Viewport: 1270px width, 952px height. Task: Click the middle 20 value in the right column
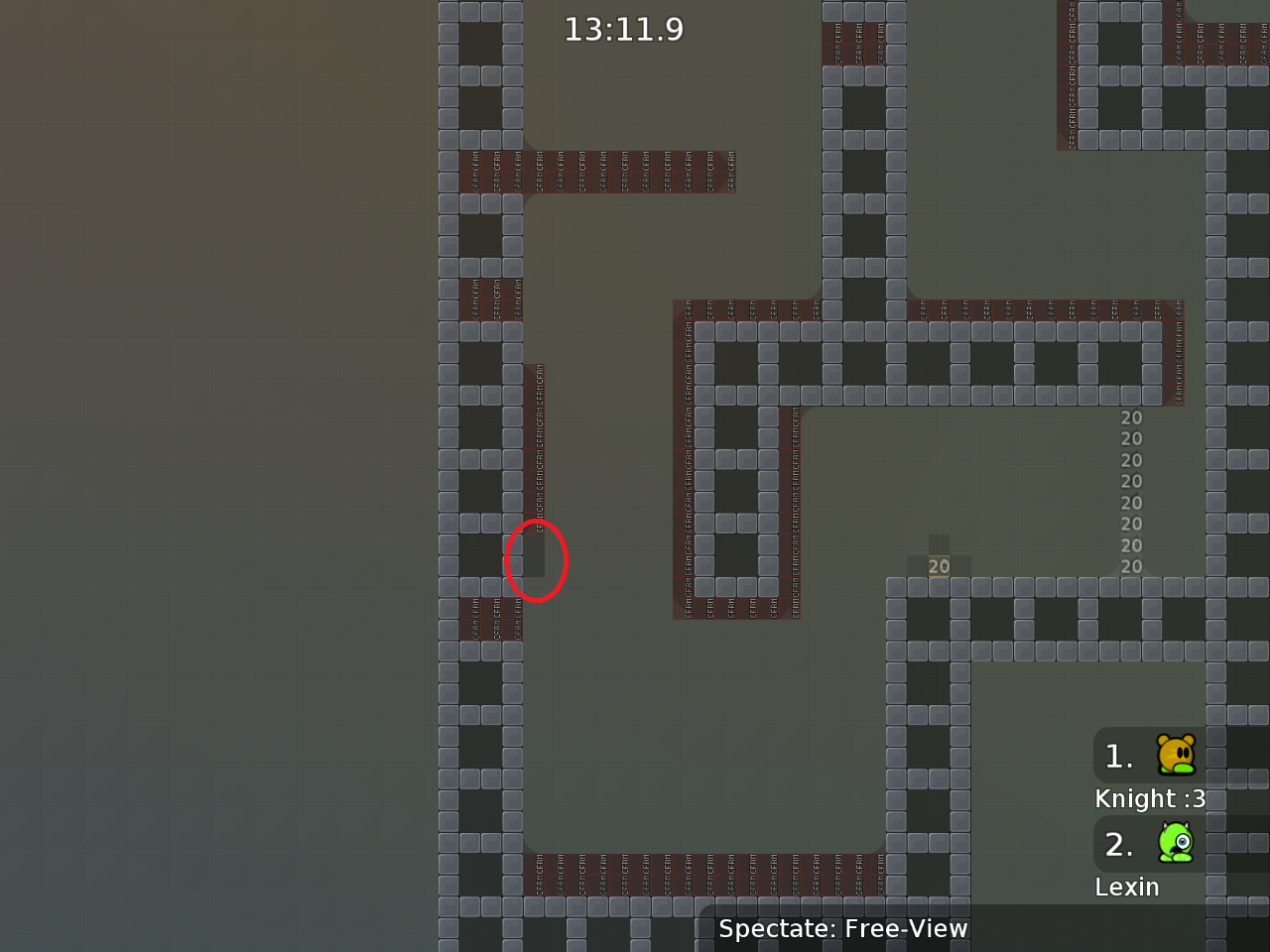1130,491
